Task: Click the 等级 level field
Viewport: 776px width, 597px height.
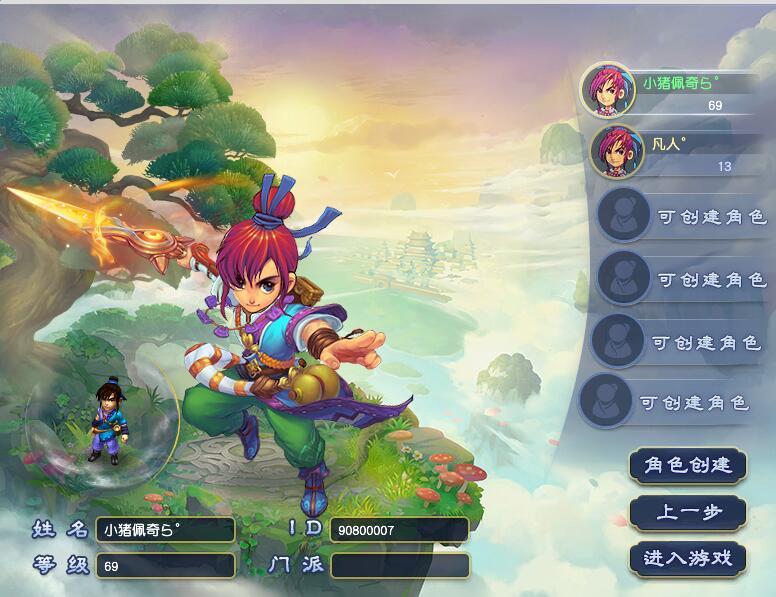Action: point(165,566)
